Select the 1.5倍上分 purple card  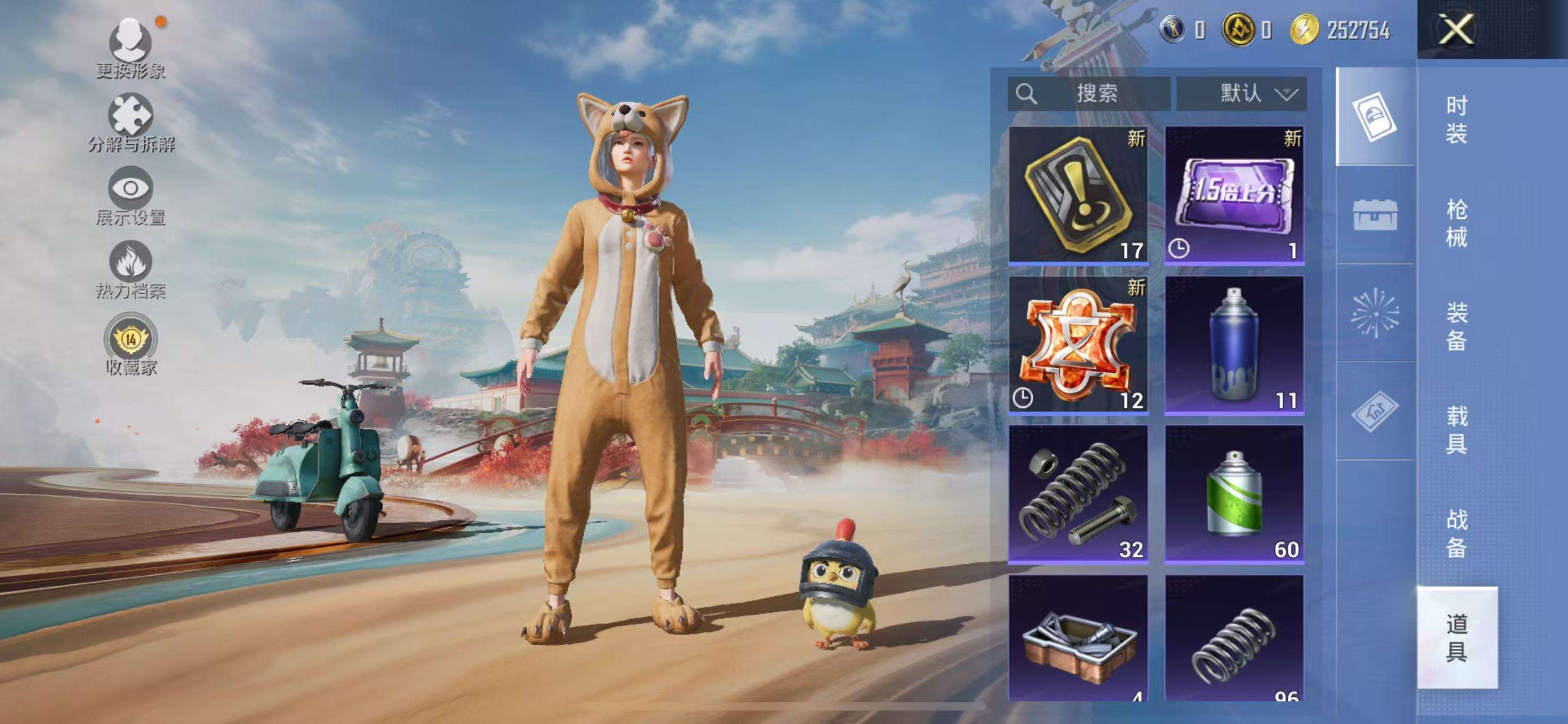(1234, 195)
